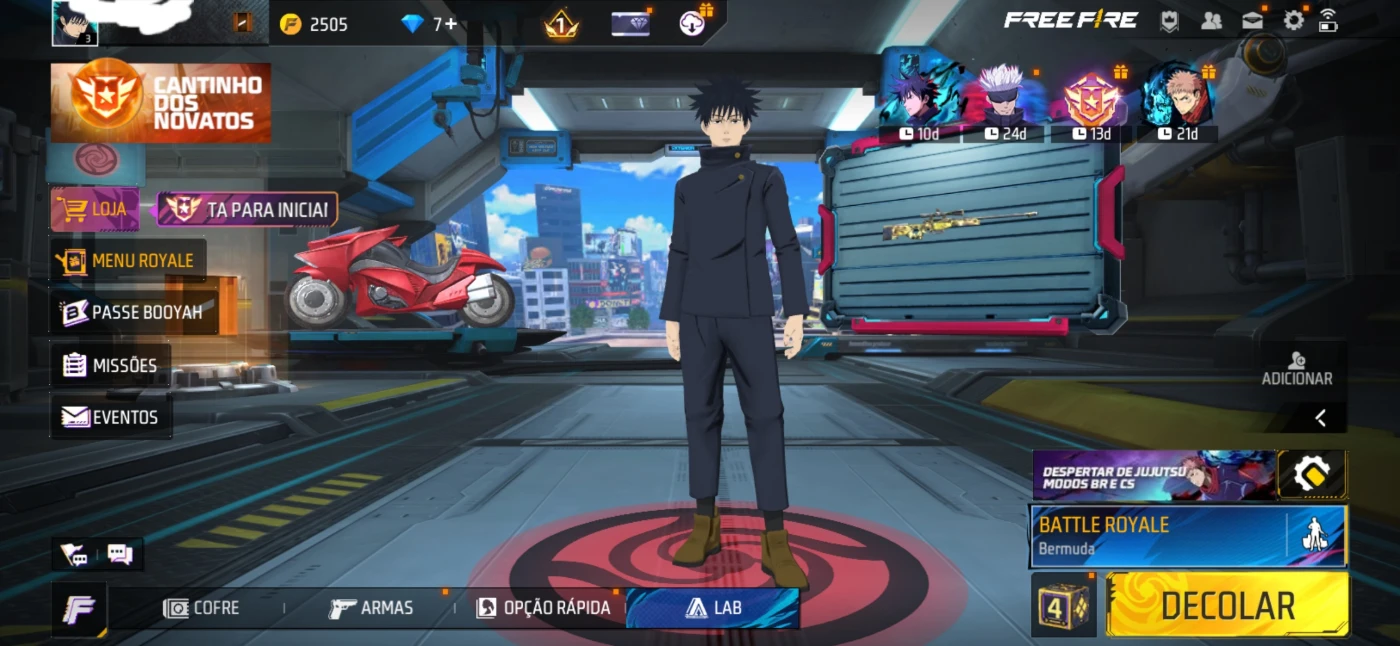Image resolution: width=1400 pixels, height=646 pixels.
Task: Open the LOJA shop
Action: point(95,209)
